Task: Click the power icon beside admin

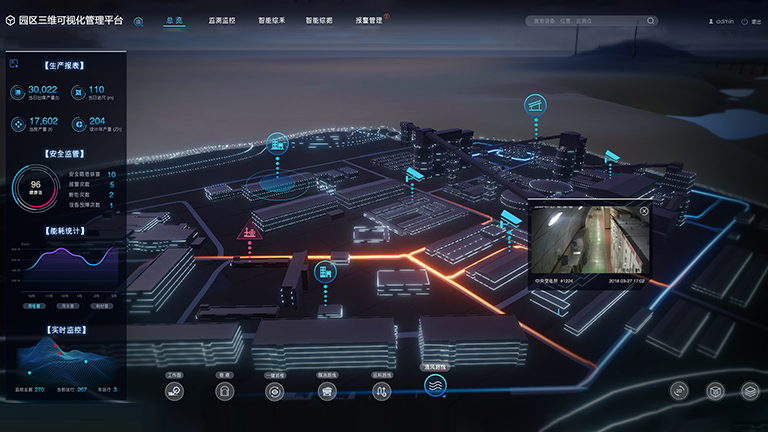Action: 757,20
